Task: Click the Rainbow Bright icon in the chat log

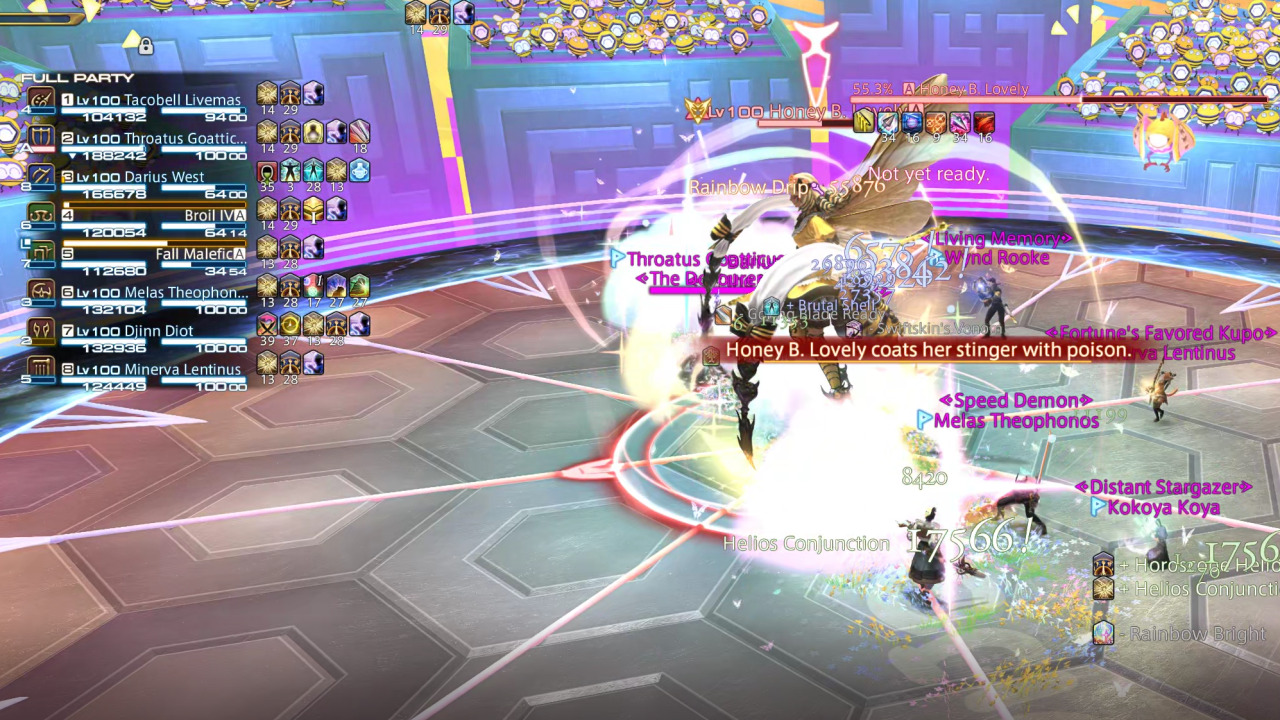Action: (x=1104, y=634)
